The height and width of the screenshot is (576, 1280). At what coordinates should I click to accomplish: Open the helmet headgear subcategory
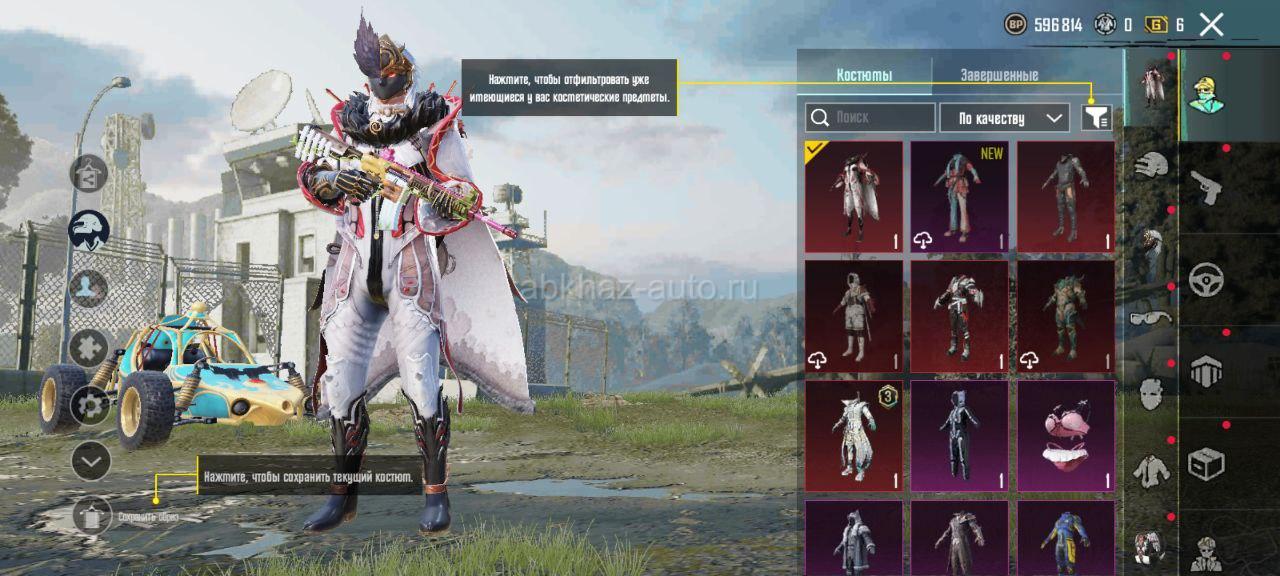pos(1152,165)
